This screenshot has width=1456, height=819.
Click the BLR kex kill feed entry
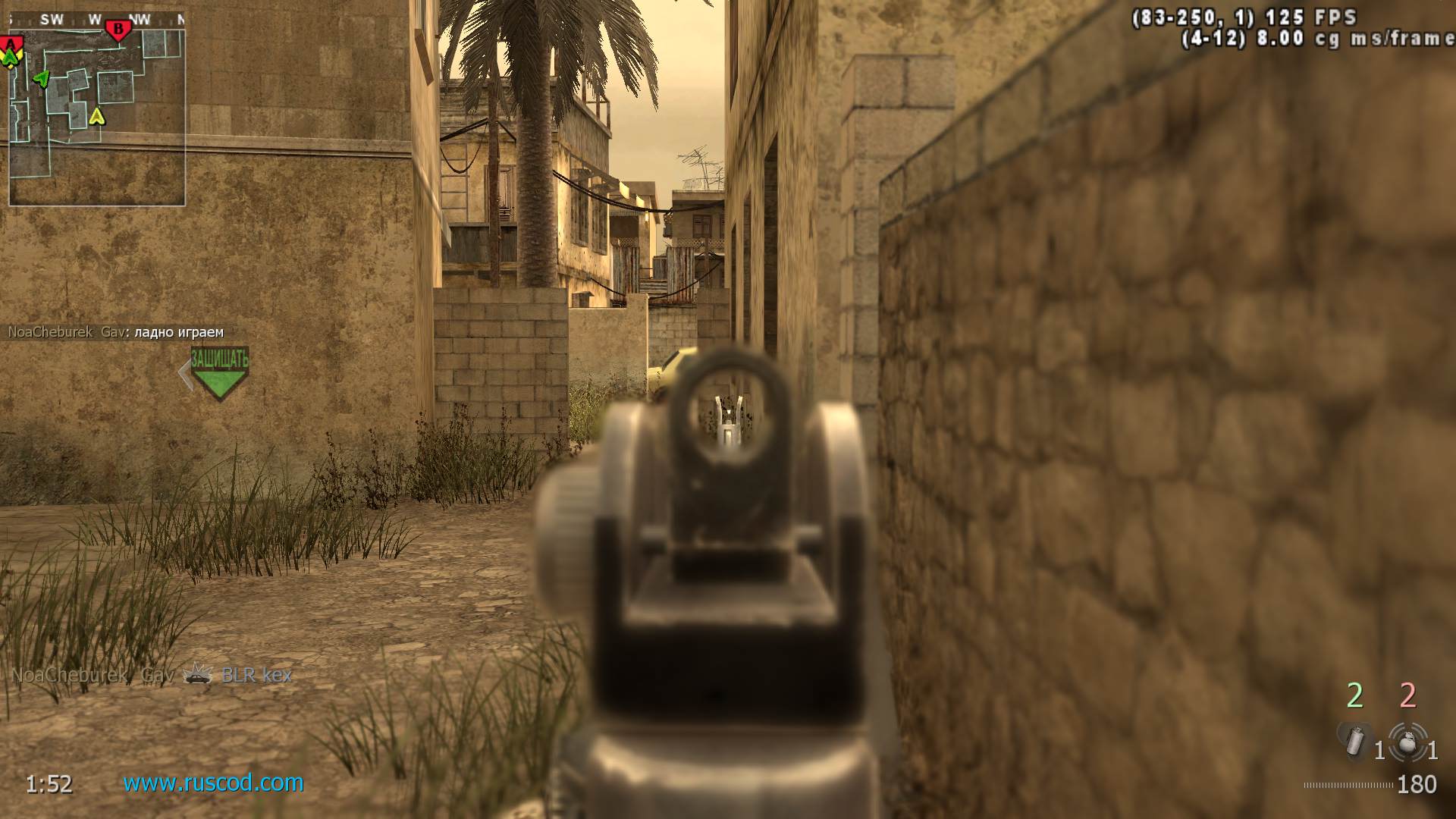click(x=256, y=675)
